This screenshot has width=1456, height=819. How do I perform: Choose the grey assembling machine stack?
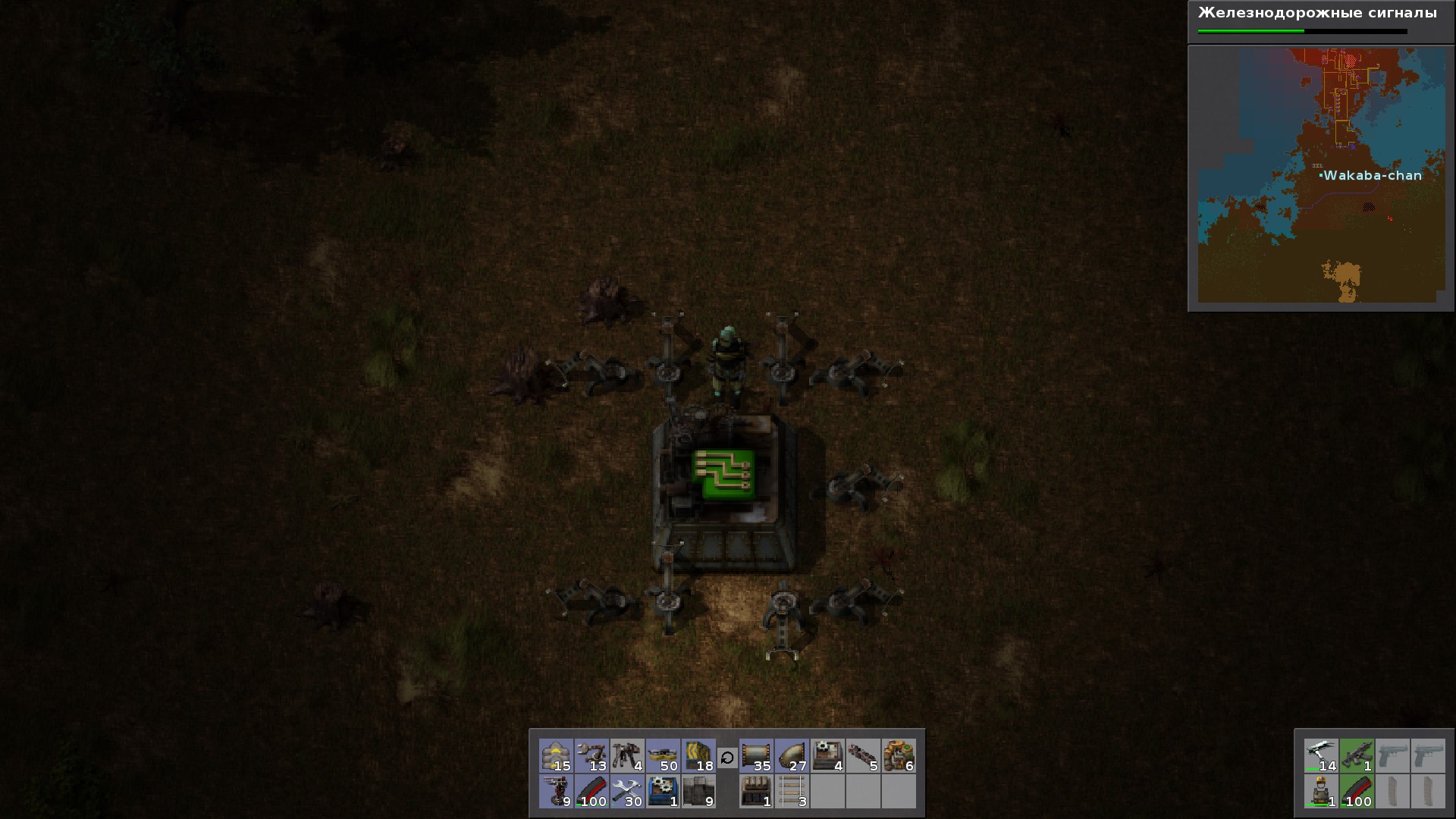pyautogui.click(x=827, y=756)
